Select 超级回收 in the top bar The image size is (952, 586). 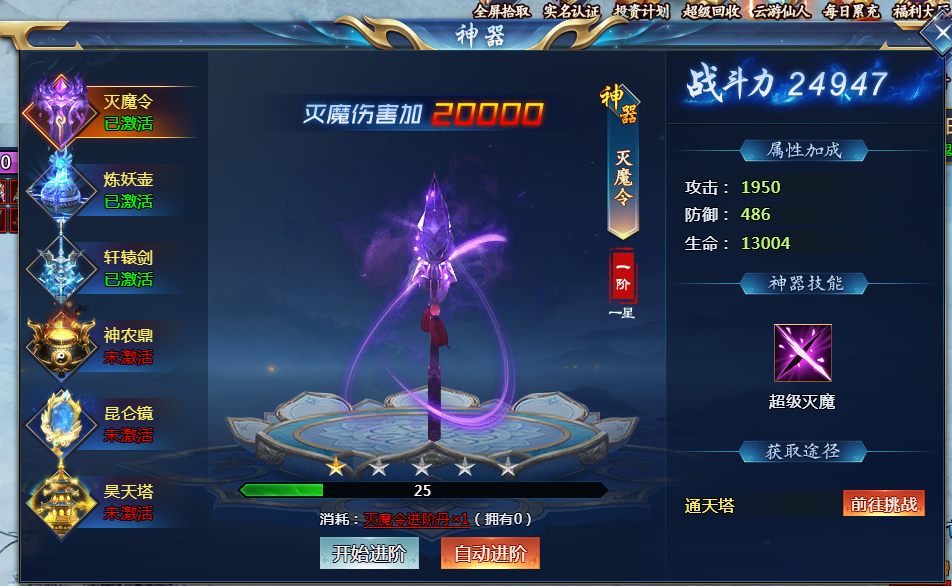(711, 11)
